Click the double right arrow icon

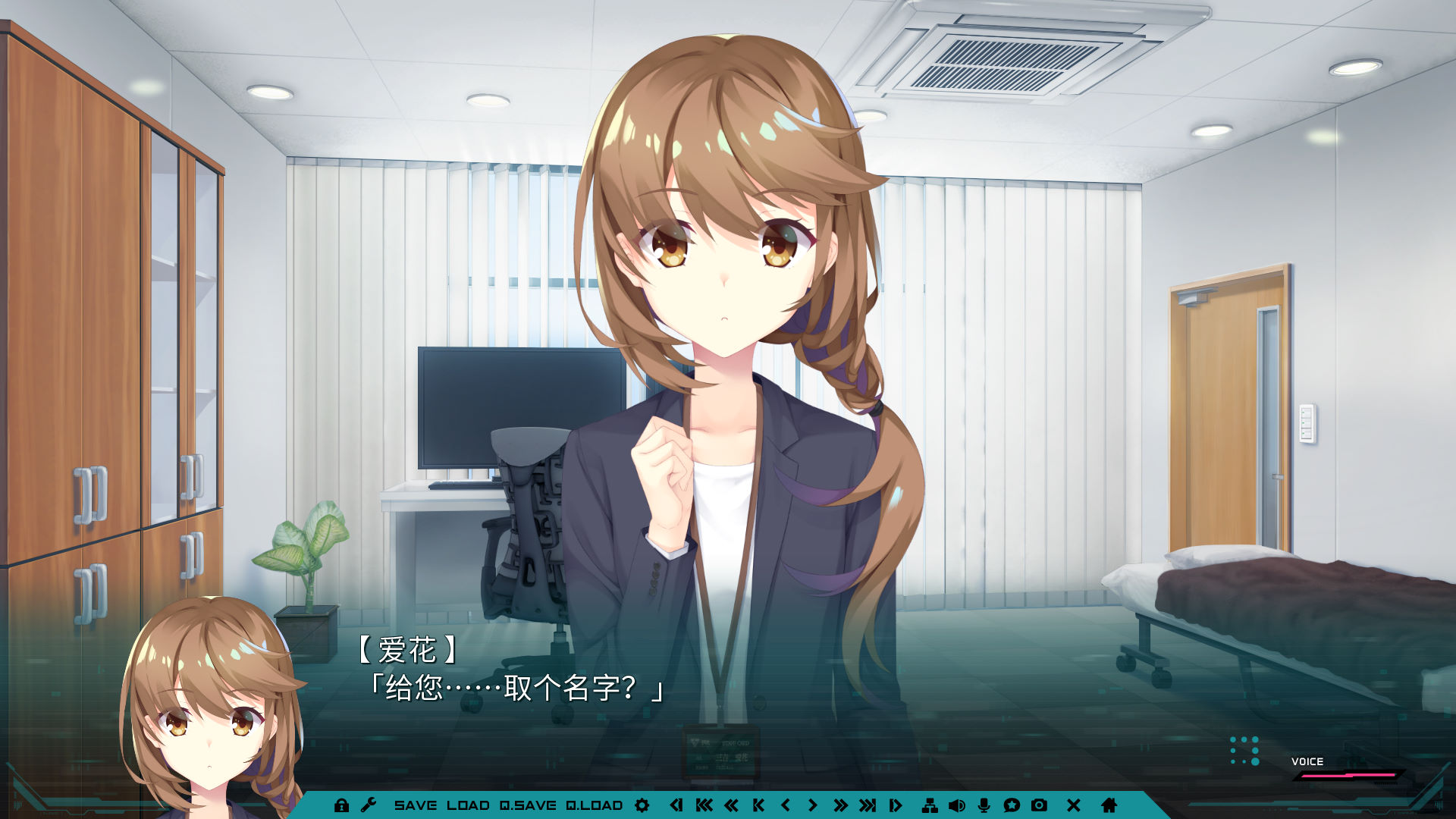[840, 805]
